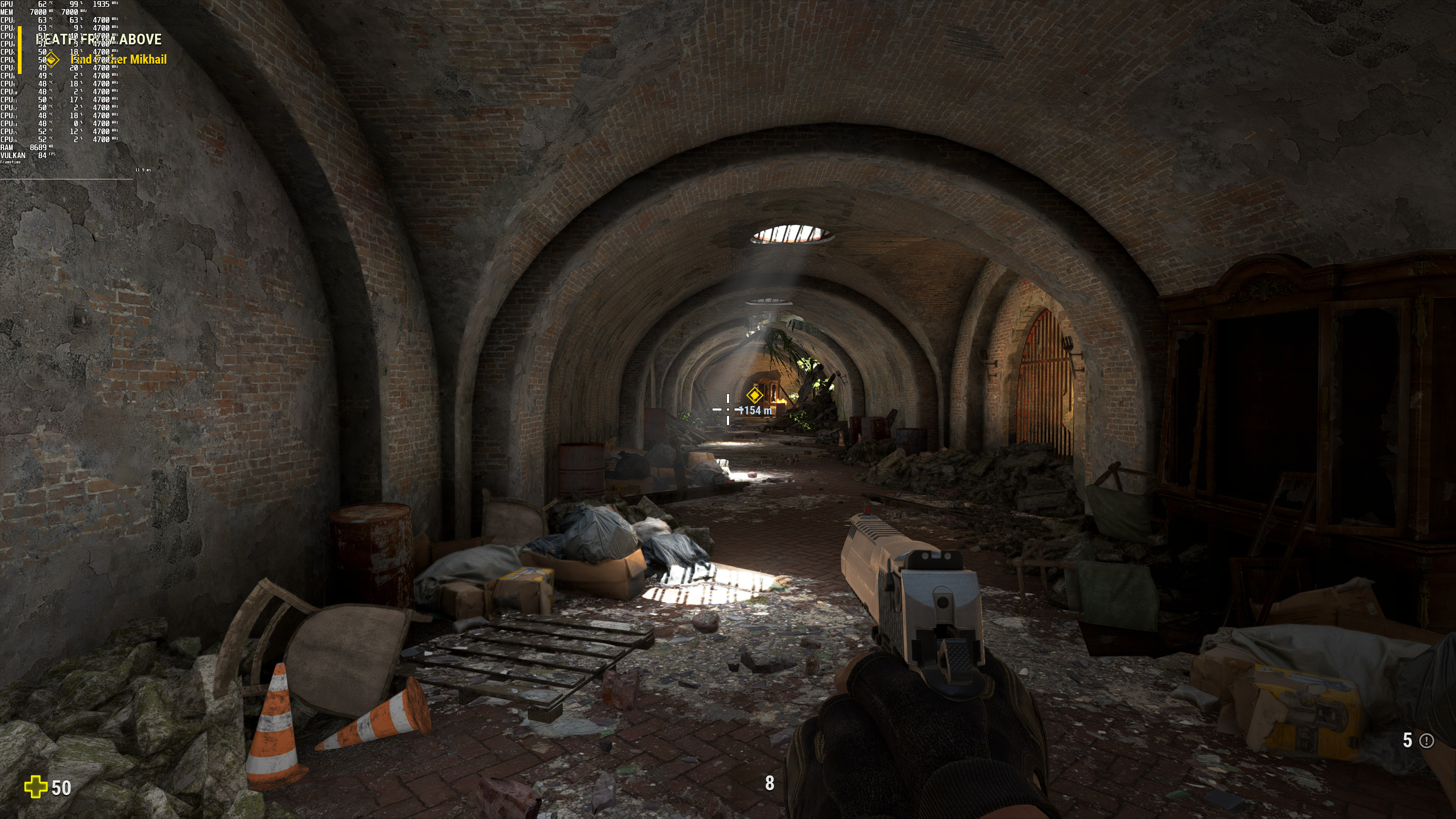Click the Death From Above mission title
The image size is (1456, 819).
pos(99,39)
